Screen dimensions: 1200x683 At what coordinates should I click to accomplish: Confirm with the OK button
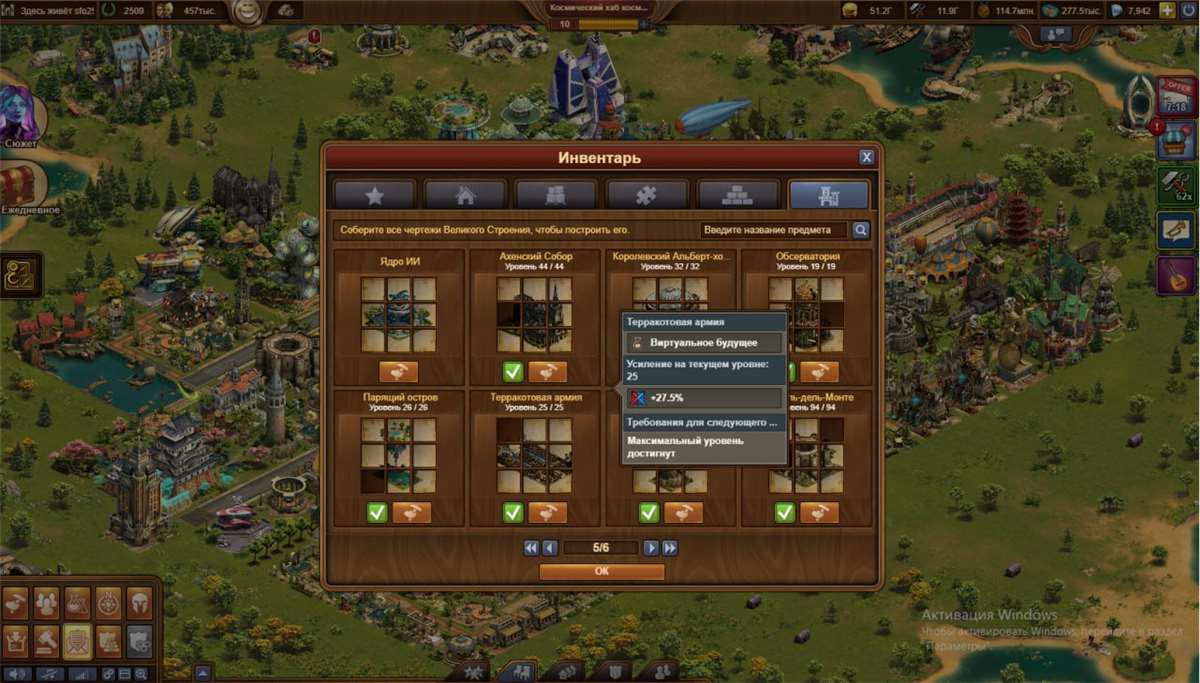pos(601,571)
